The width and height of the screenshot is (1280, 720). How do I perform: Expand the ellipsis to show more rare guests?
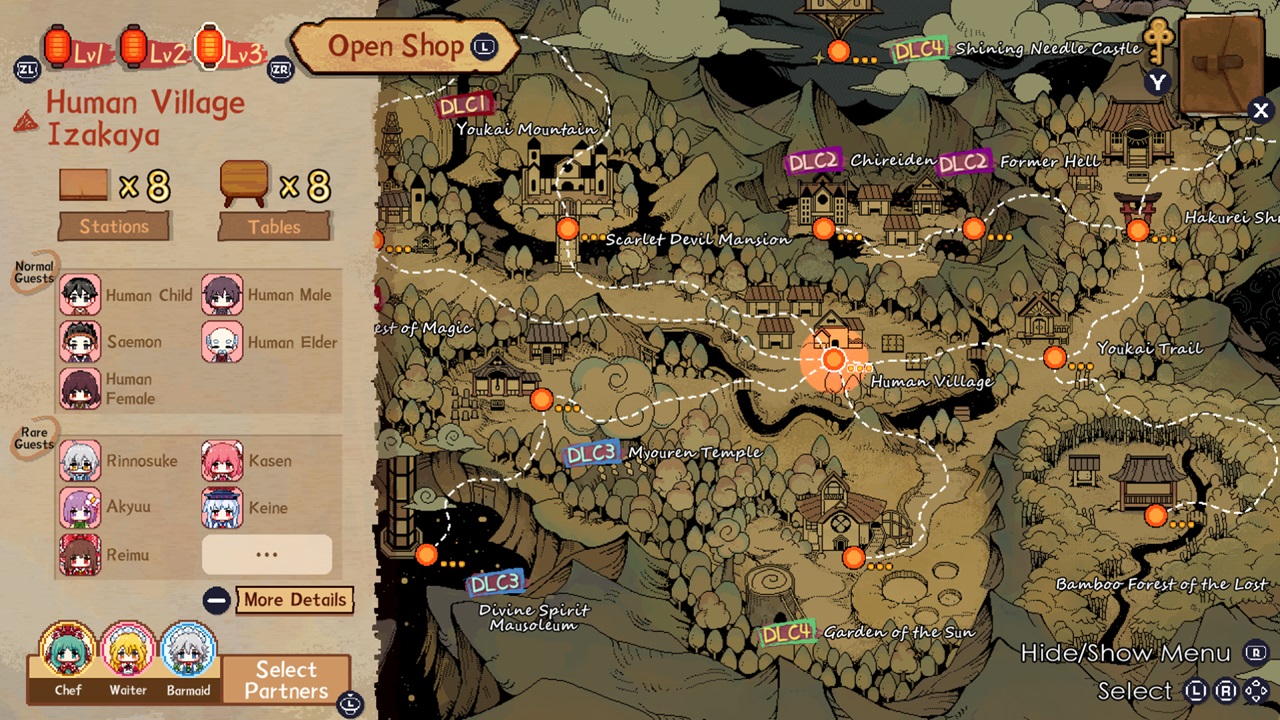click(266, 554)
